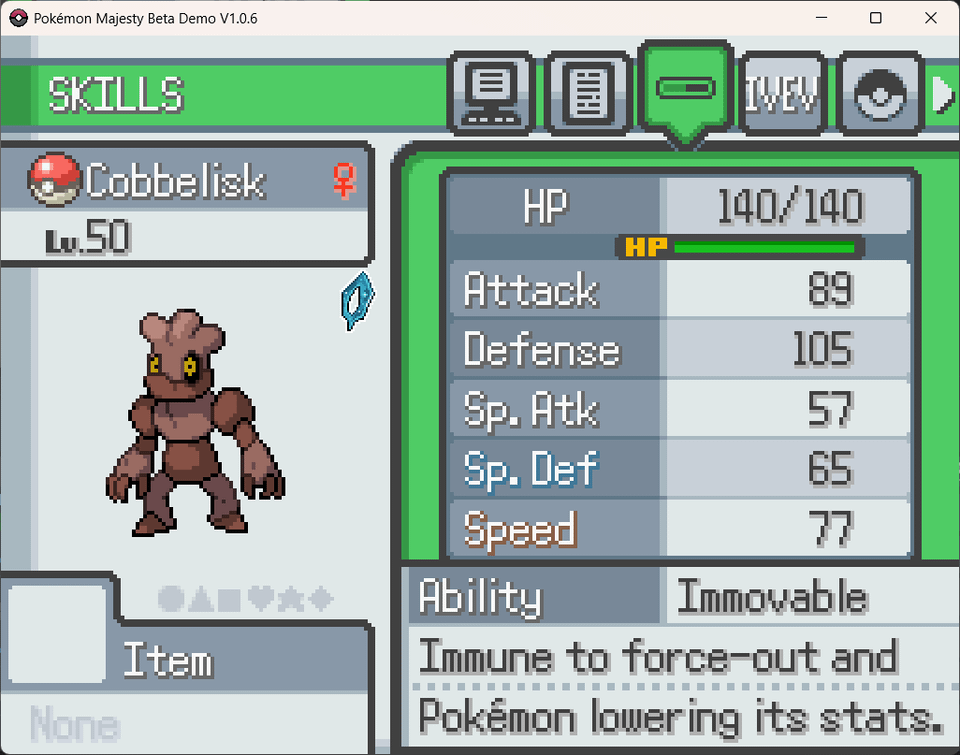Close the Pokémon Majesty window
Screen dimensions: 960x755
coord(931,18)
